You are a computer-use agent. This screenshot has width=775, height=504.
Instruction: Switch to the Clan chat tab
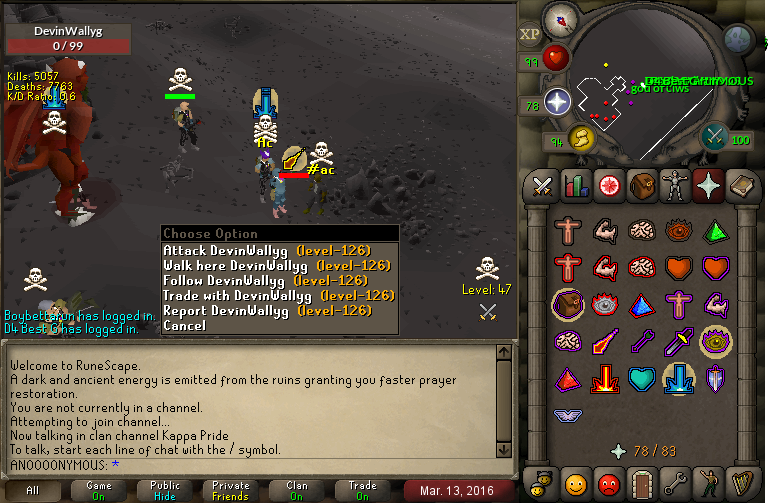(x=297, y=490)
